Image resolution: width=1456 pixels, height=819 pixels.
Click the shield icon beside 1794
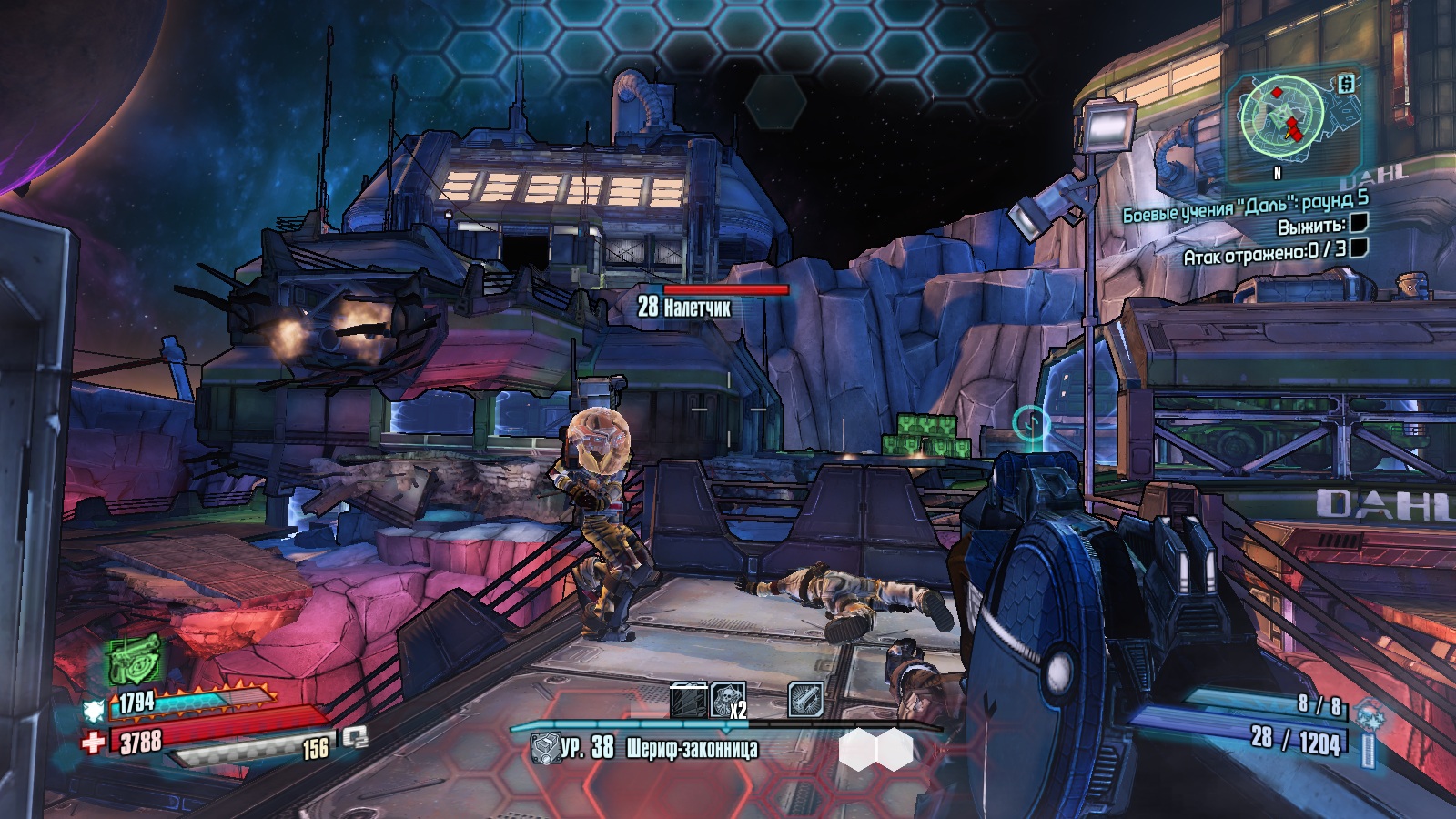pos(94,709)
